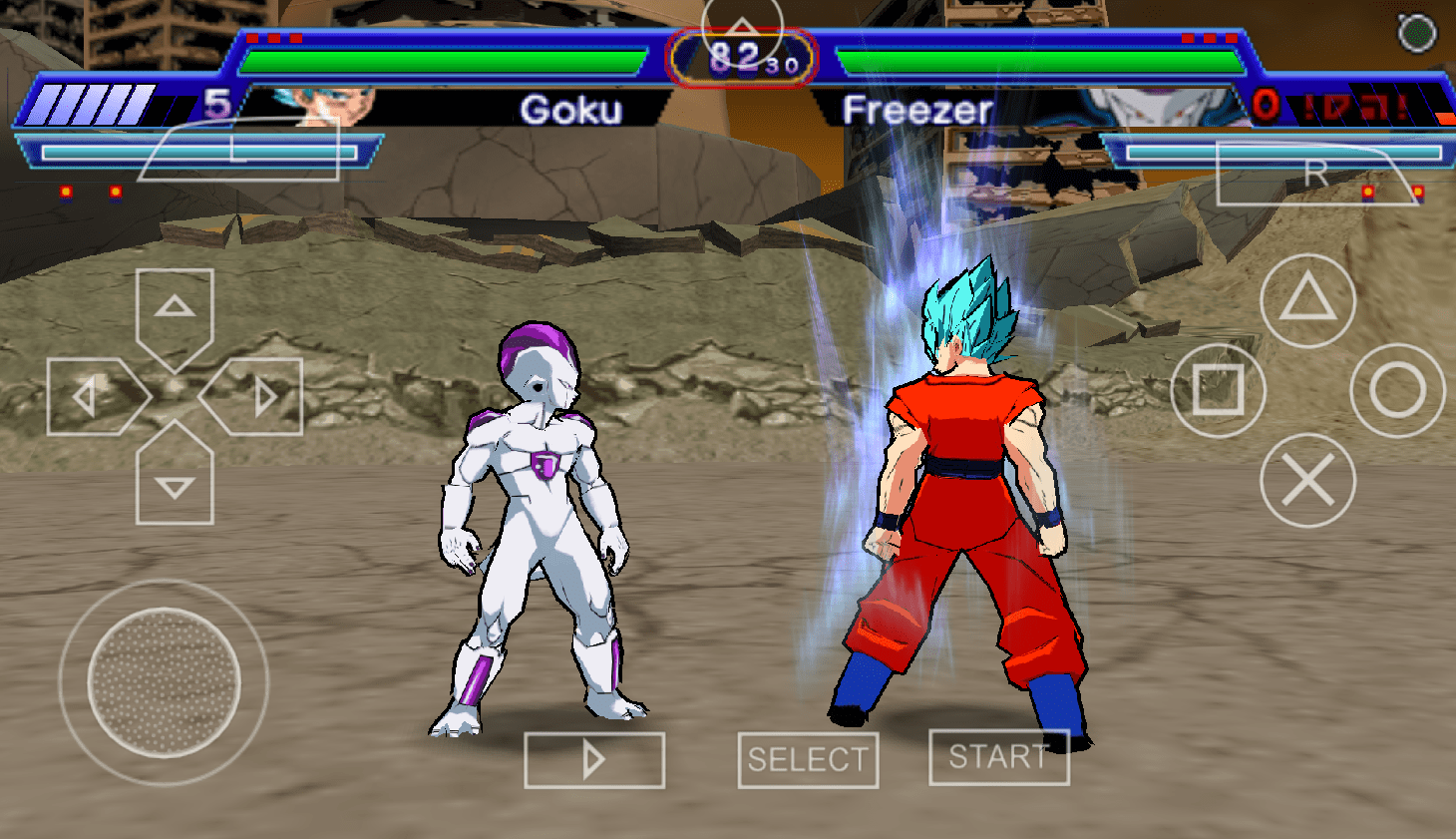1456x839 pixels.
Task: Click the virtual analog stick
Action: 164,682
